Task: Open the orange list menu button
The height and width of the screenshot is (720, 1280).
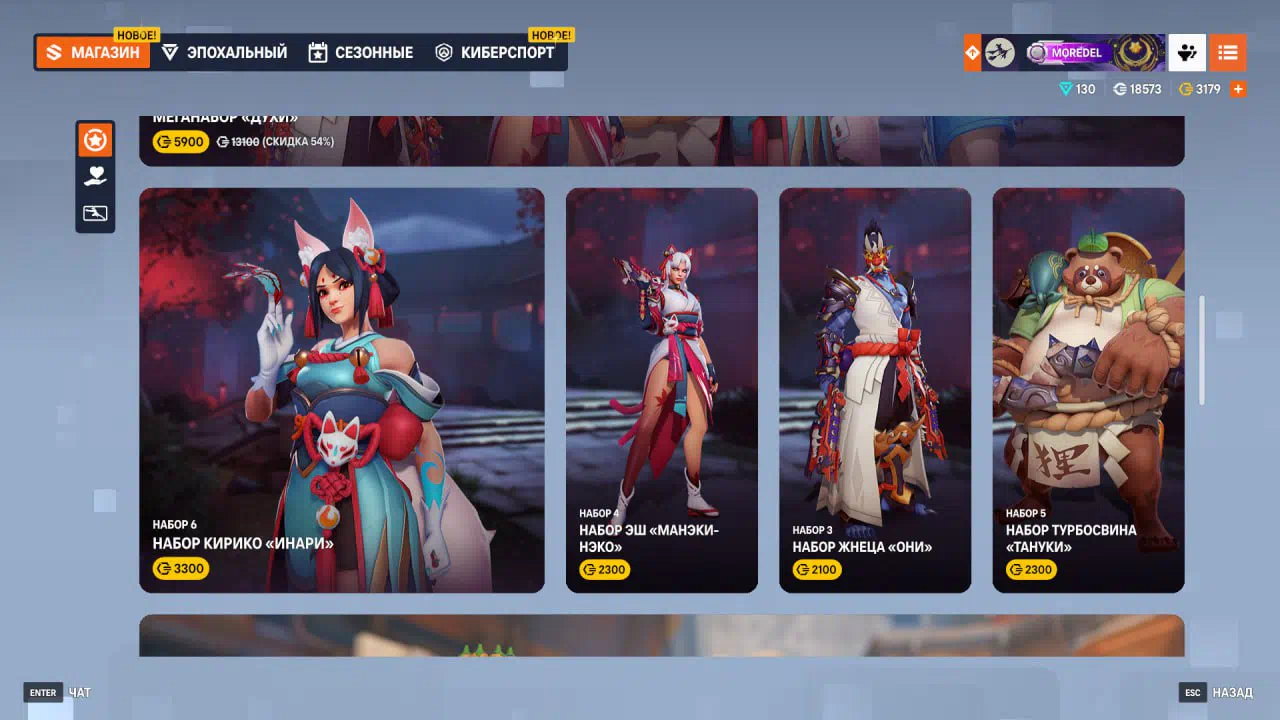Action: (1227, 53)
